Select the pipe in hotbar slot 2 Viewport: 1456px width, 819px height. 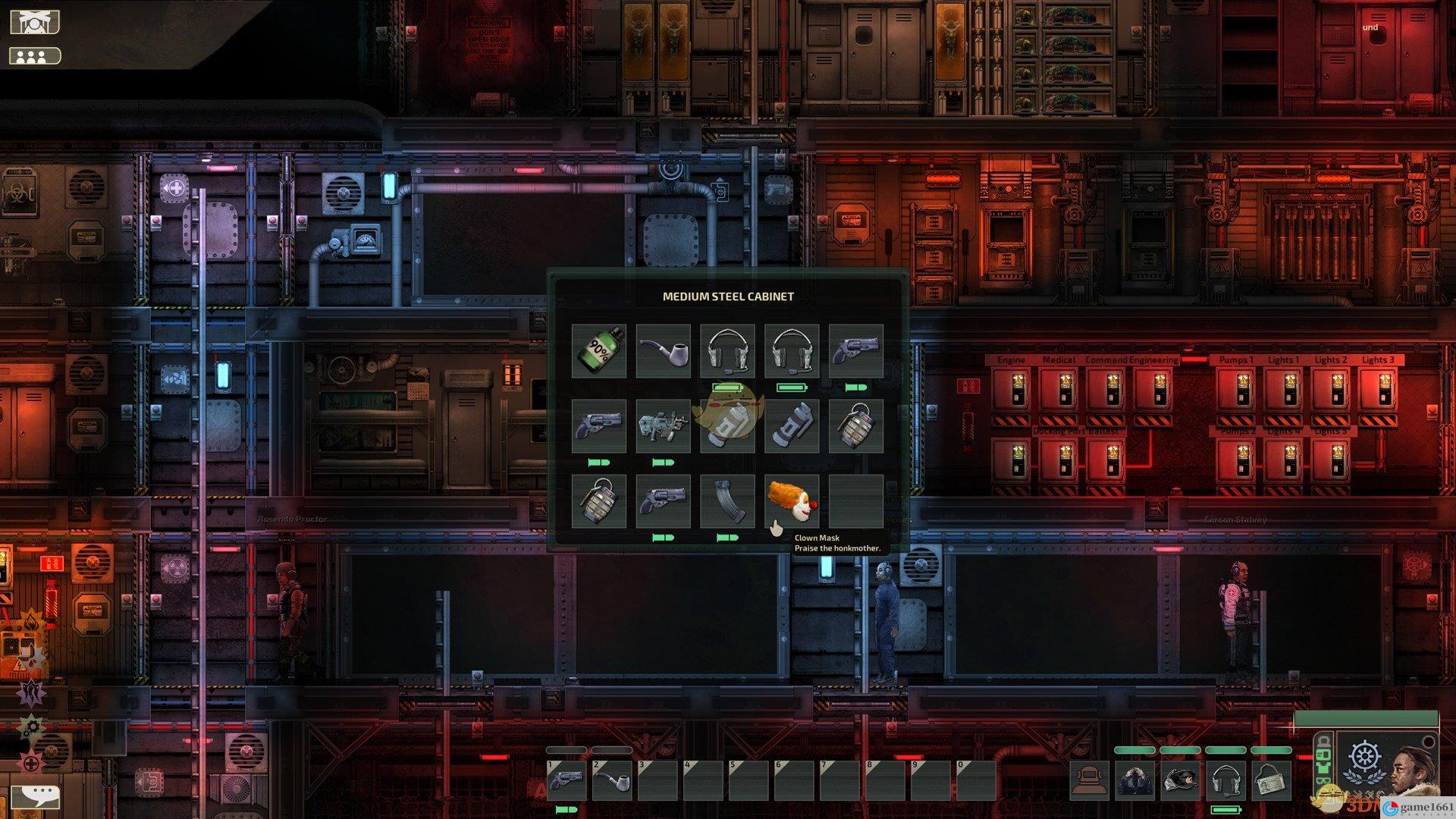pos(611,780)
